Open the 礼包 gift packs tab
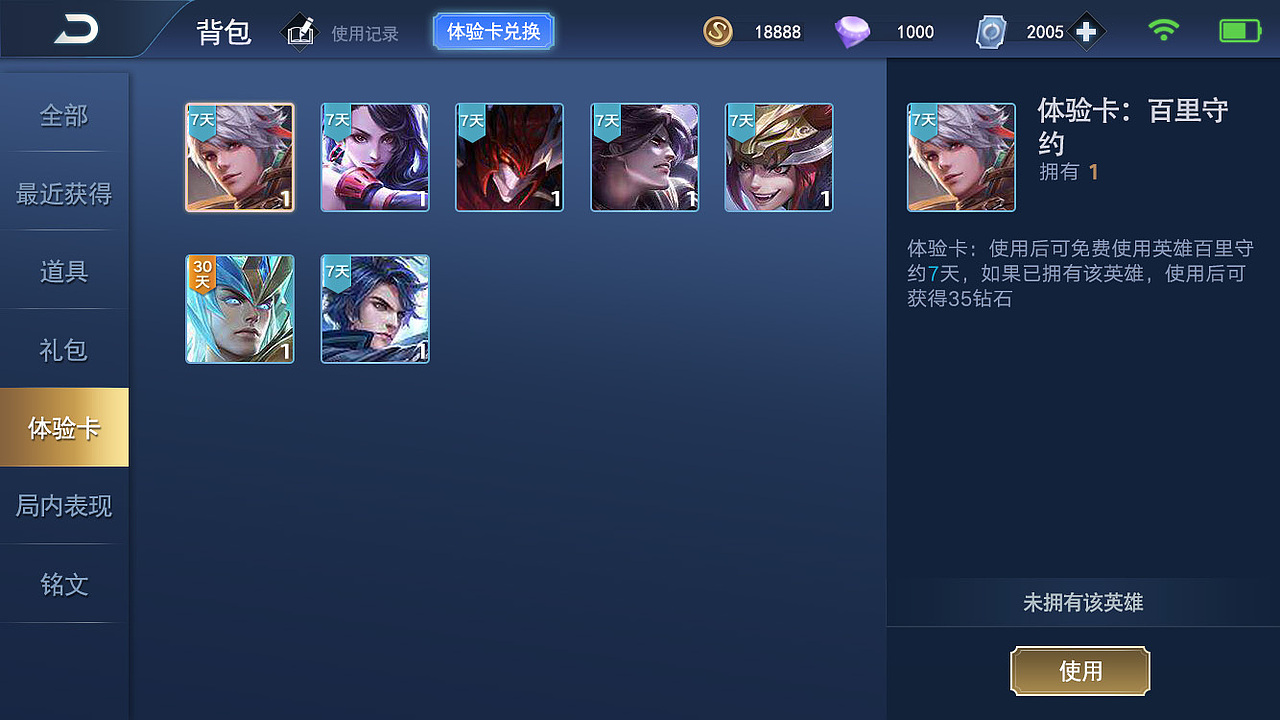This screenshot has height=720, width=1280. 64,348
